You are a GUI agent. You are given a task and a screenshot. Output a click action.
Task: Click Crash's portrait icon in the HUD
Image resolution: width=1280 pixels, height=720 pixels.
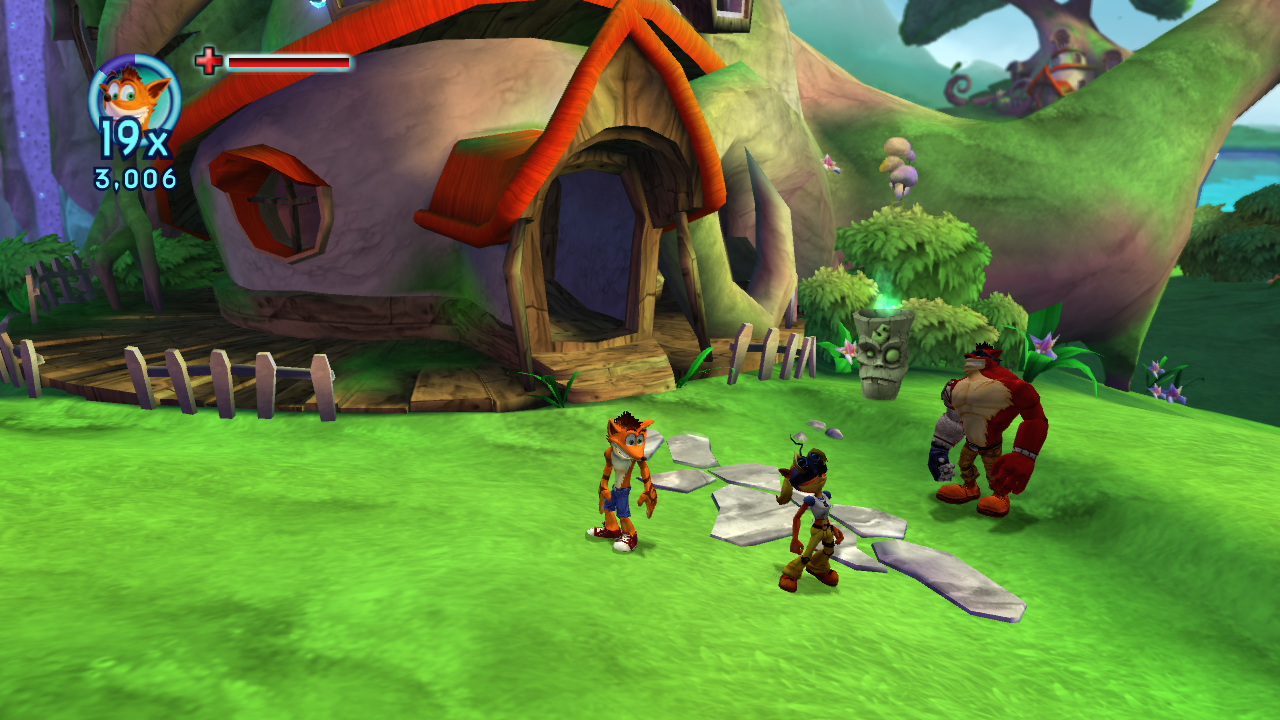[x=134, y=95]
